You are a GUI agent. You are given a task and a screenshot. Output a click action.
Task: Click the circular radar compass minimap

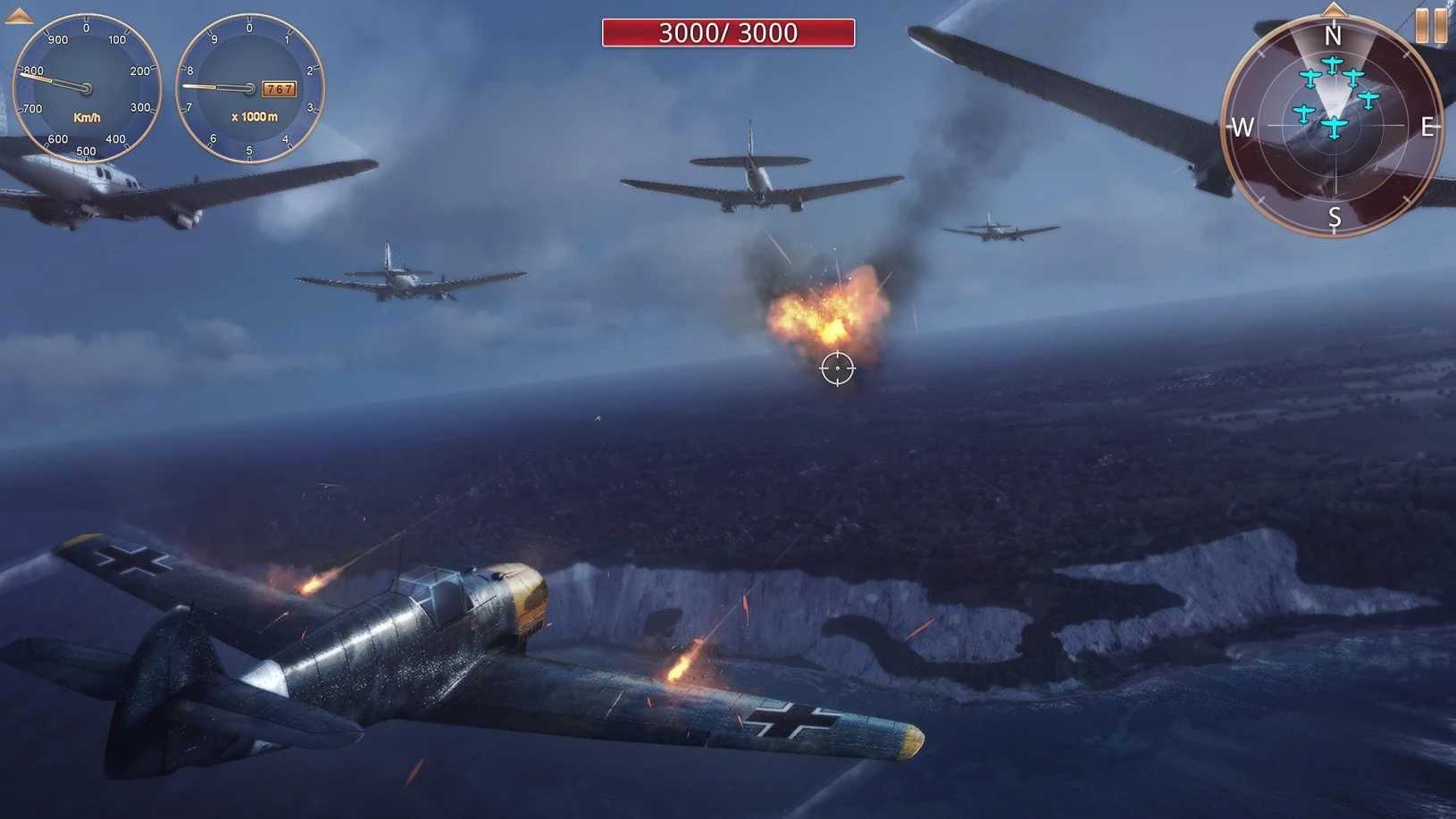(1333, 128)
